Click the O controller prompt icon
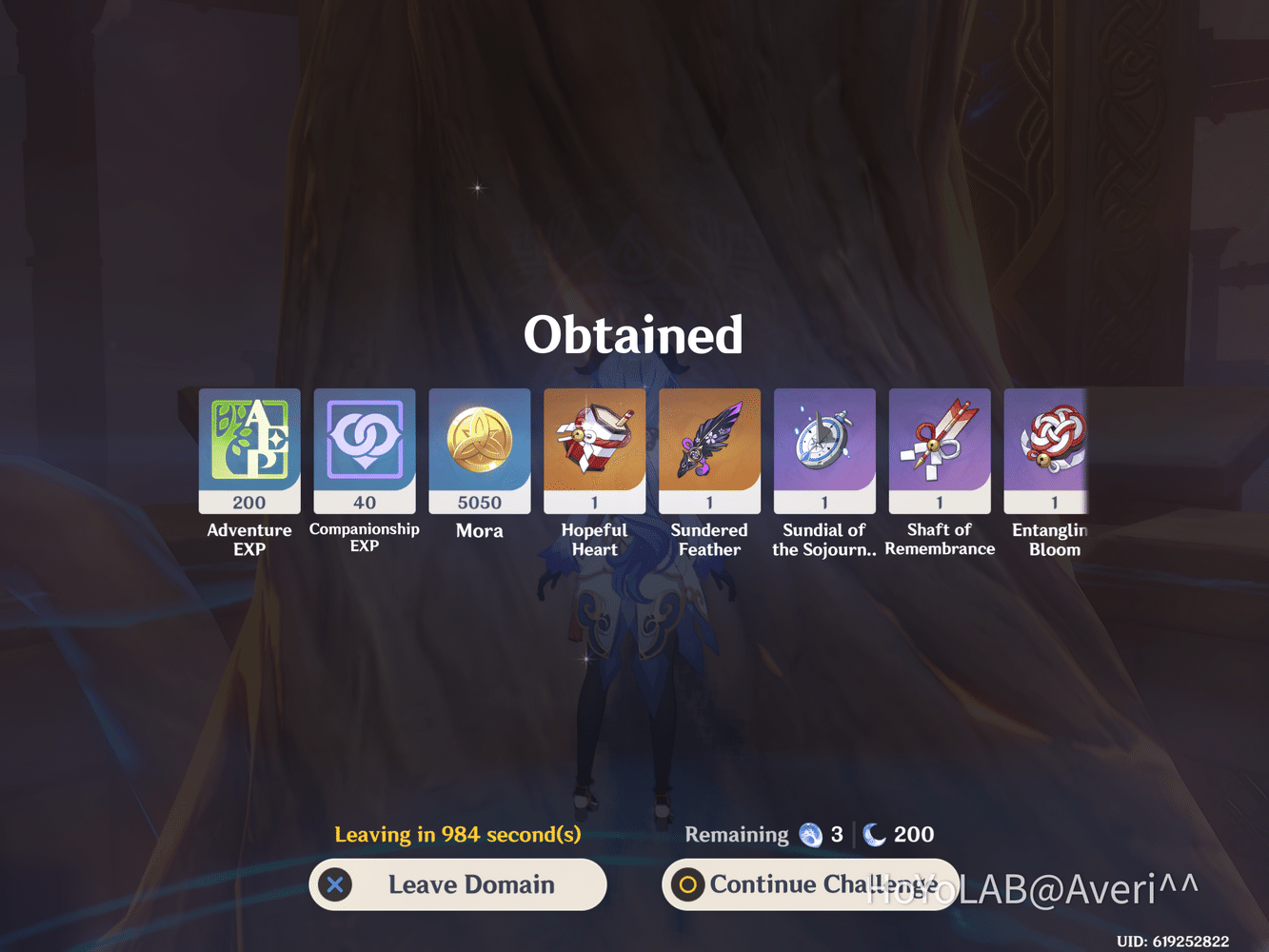Image resolution: width=1269 pixels, height=952 pixels. tap(687, 884)
